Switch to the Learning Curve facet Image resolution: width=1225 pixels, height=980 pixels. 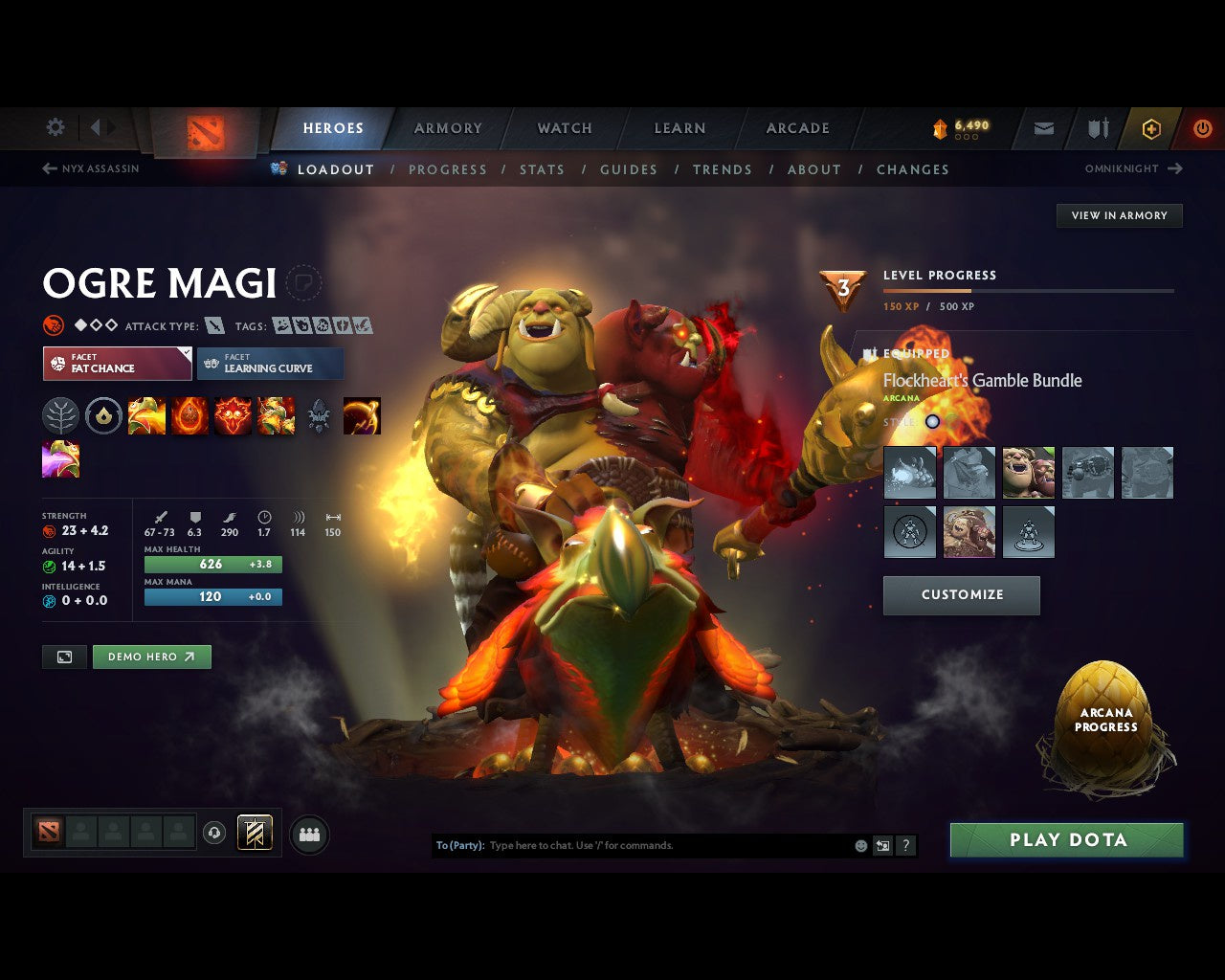(270, 364)
